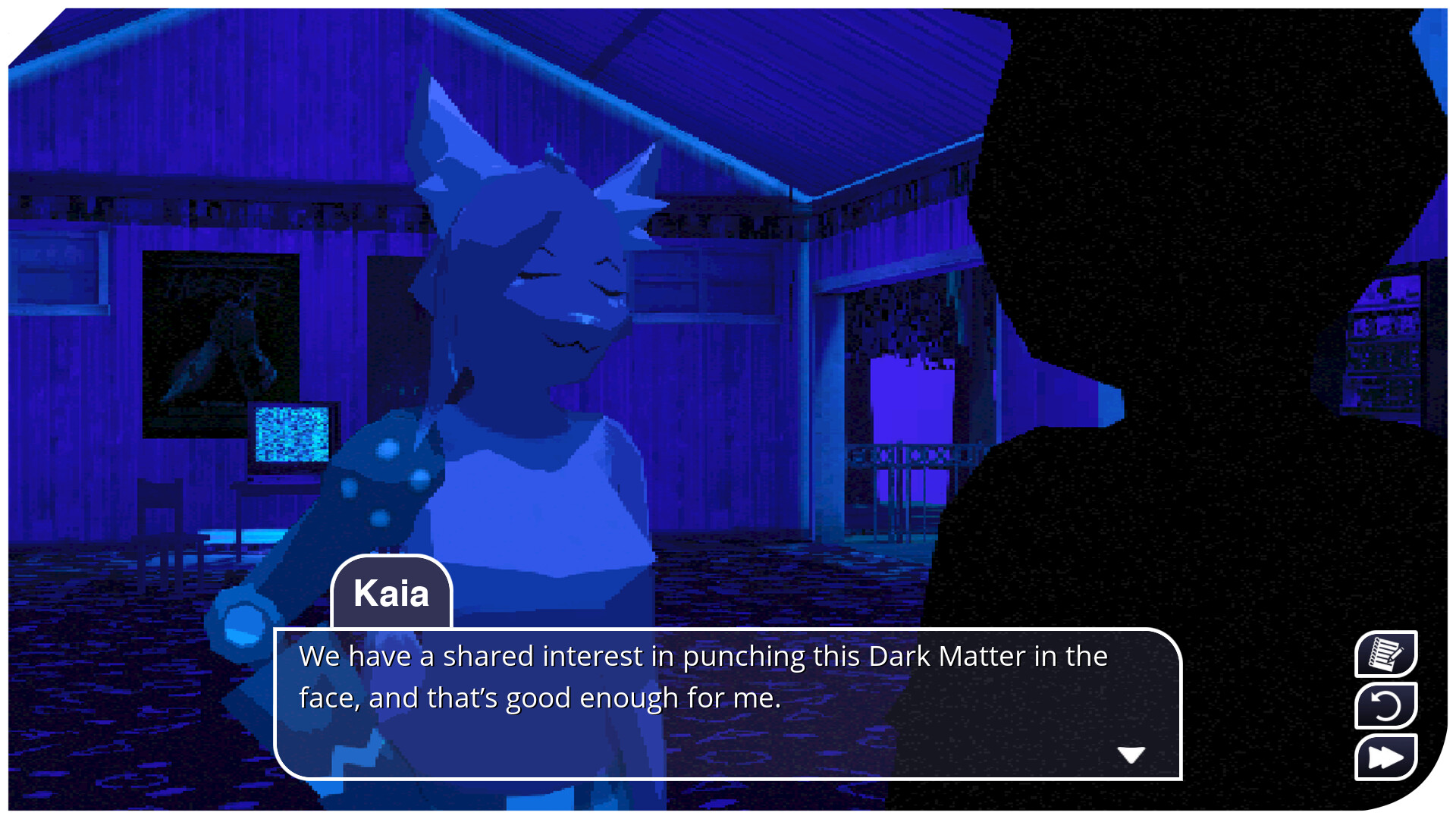Screen dimensions: 1456x819
Task: Activate the rewind icon to replay dialogue
Action: click(x=1385, y=705)
